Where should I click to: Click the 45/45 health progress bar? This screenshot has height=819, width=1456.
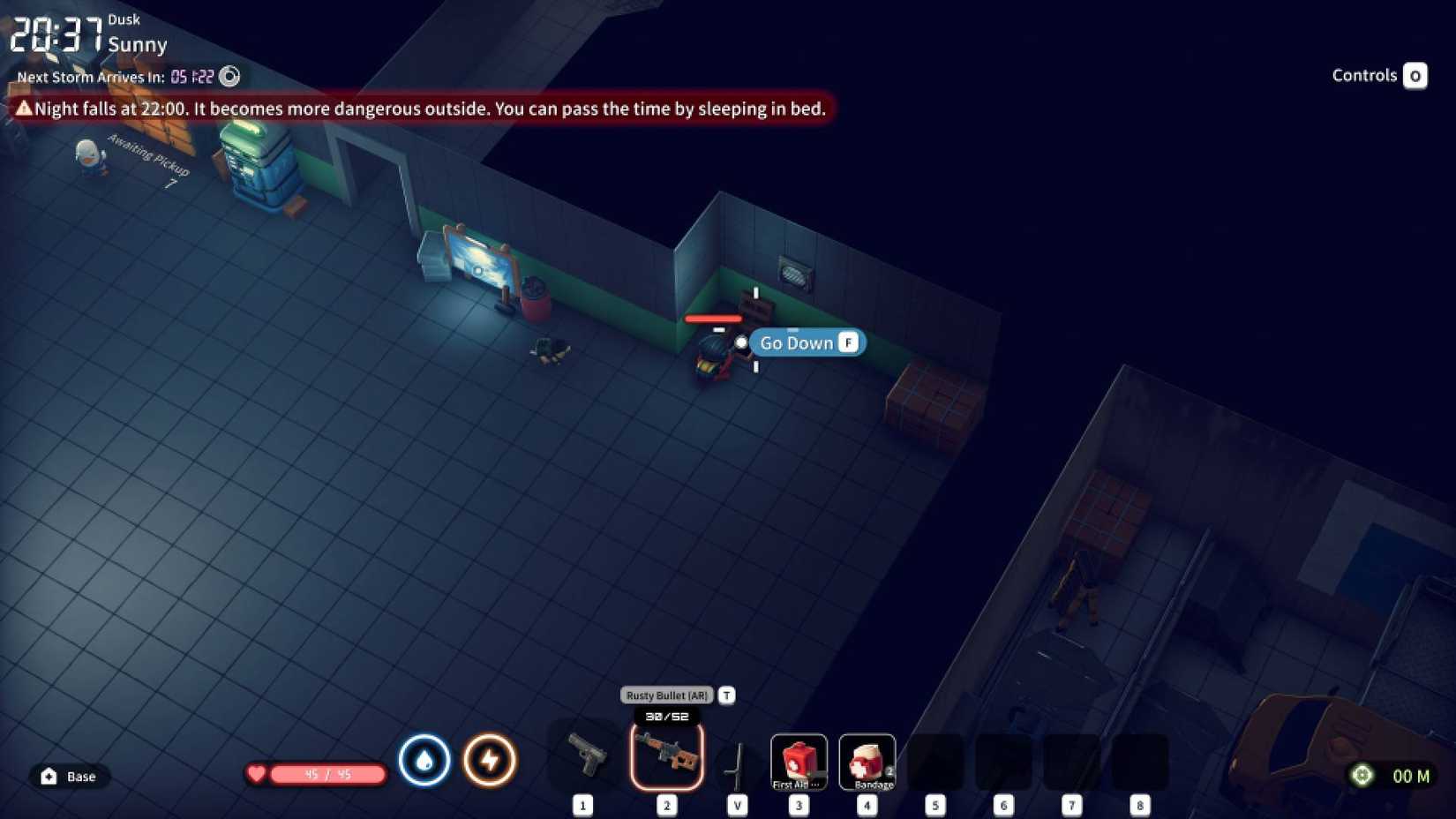(326, 774)
